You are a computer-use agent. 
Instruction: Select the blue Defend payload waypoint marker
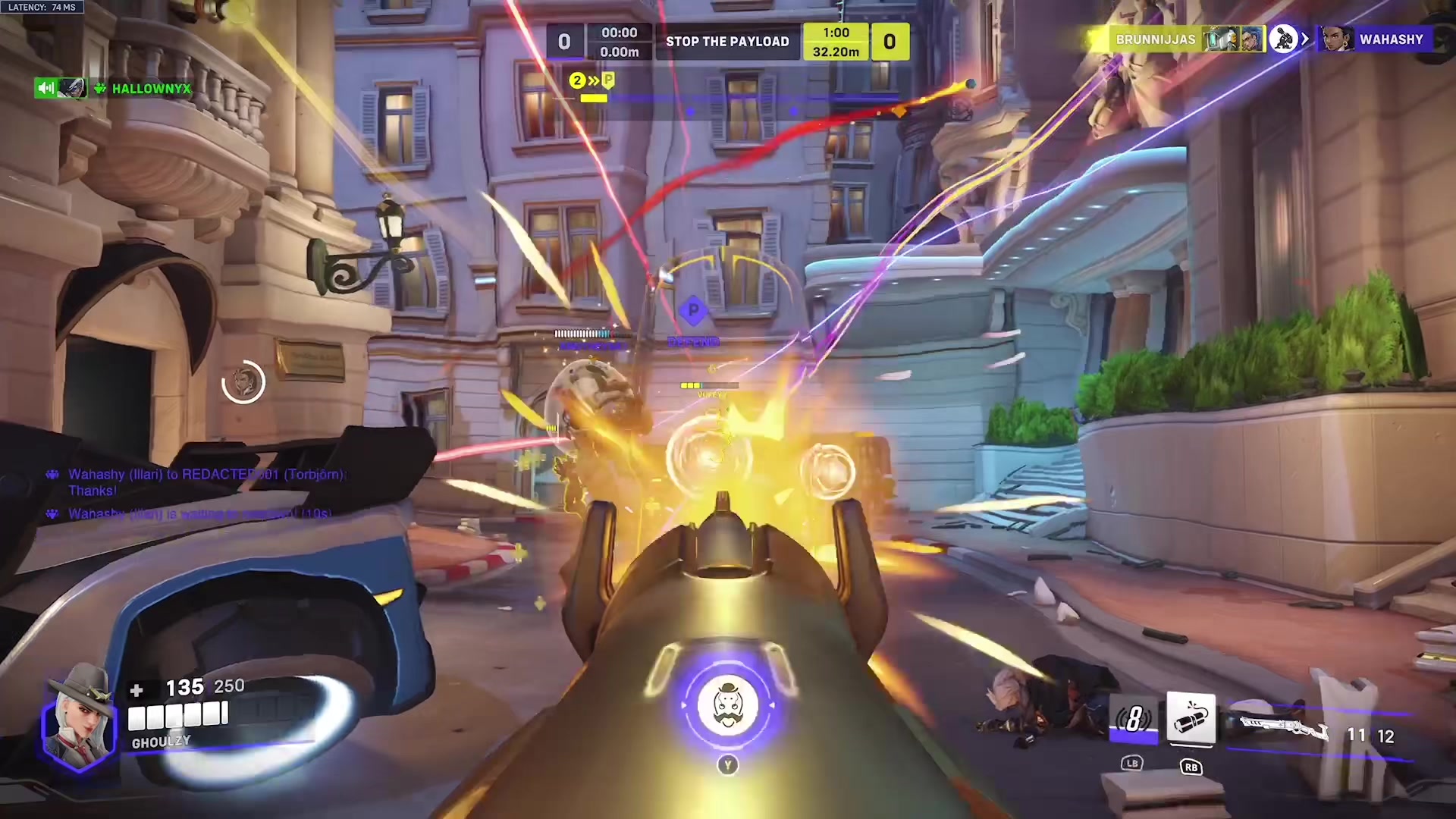[x=693, y=310]
